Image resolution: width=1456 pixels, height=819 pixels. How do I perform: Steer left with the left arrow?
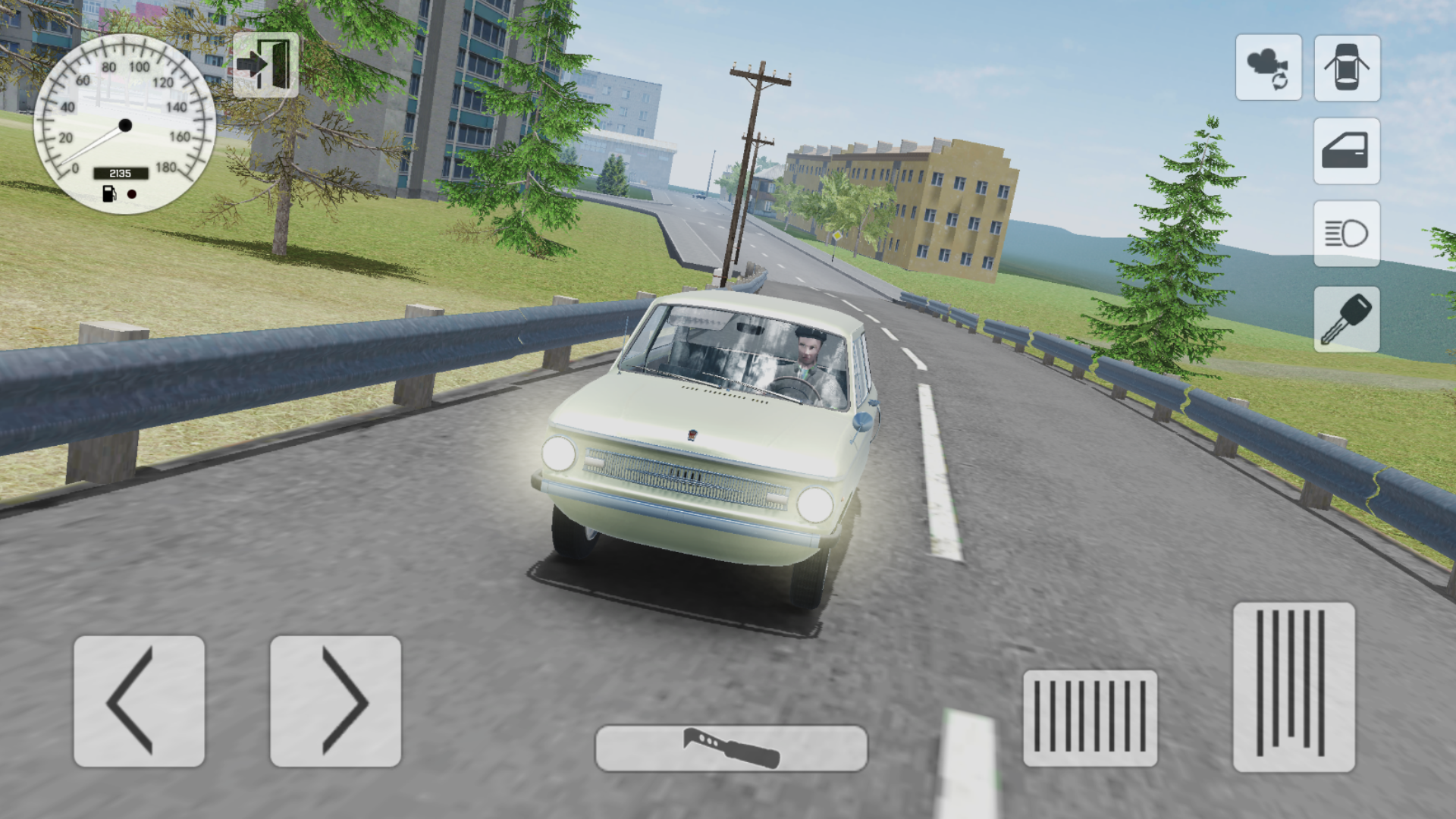pyautogui.click(x=140, y=701)
